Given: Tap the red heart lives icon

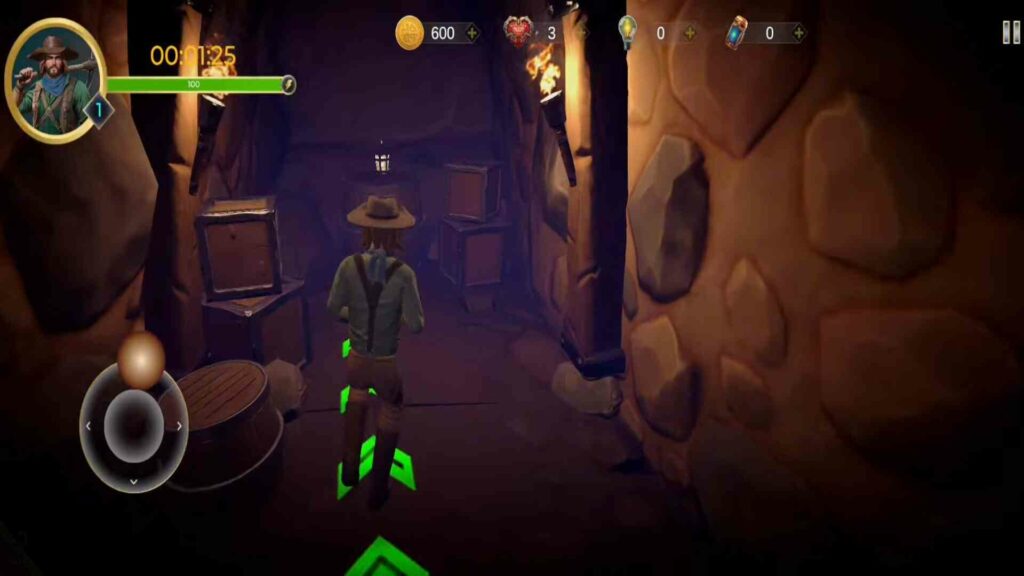Looking at the screenshot, I should 518,32.
